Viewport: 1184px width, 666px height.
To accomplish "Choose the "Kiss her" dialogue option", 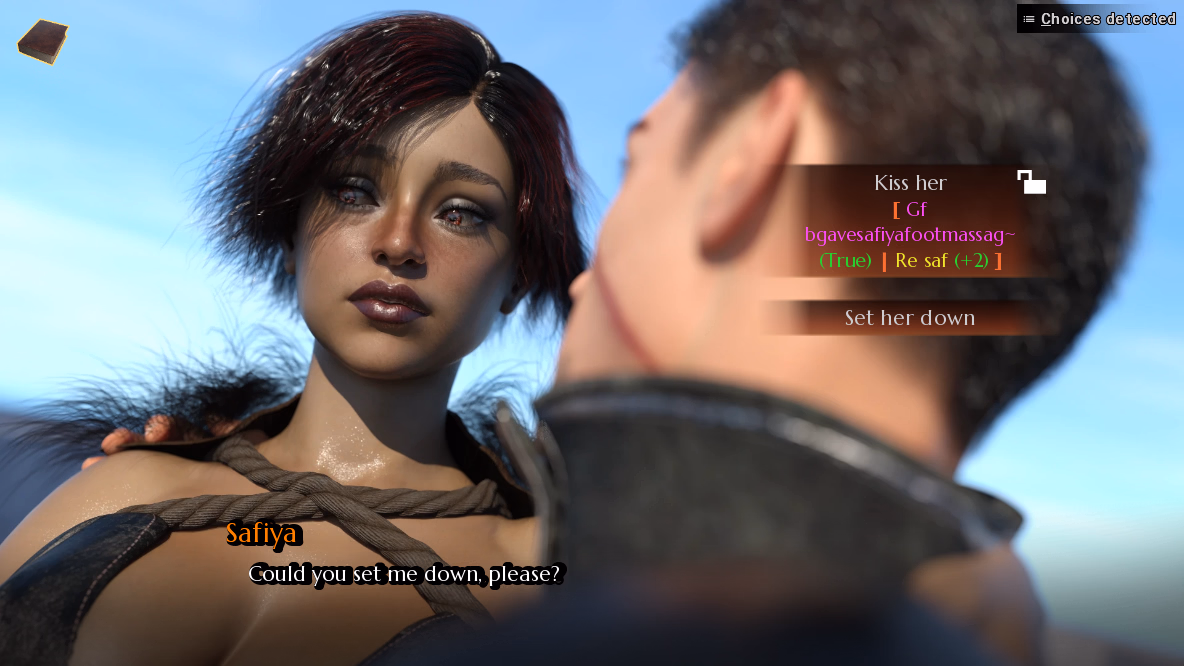I will tap(909, 184).
